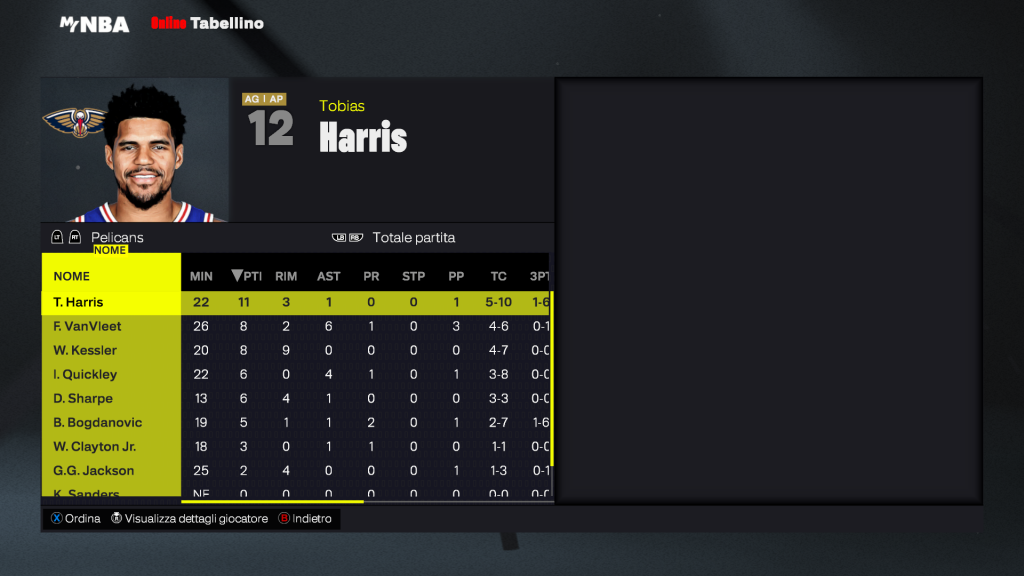This screenshot has width=1024, height=576.
Task: Select B. Bogdanovic player row
Action: (110, 422)
